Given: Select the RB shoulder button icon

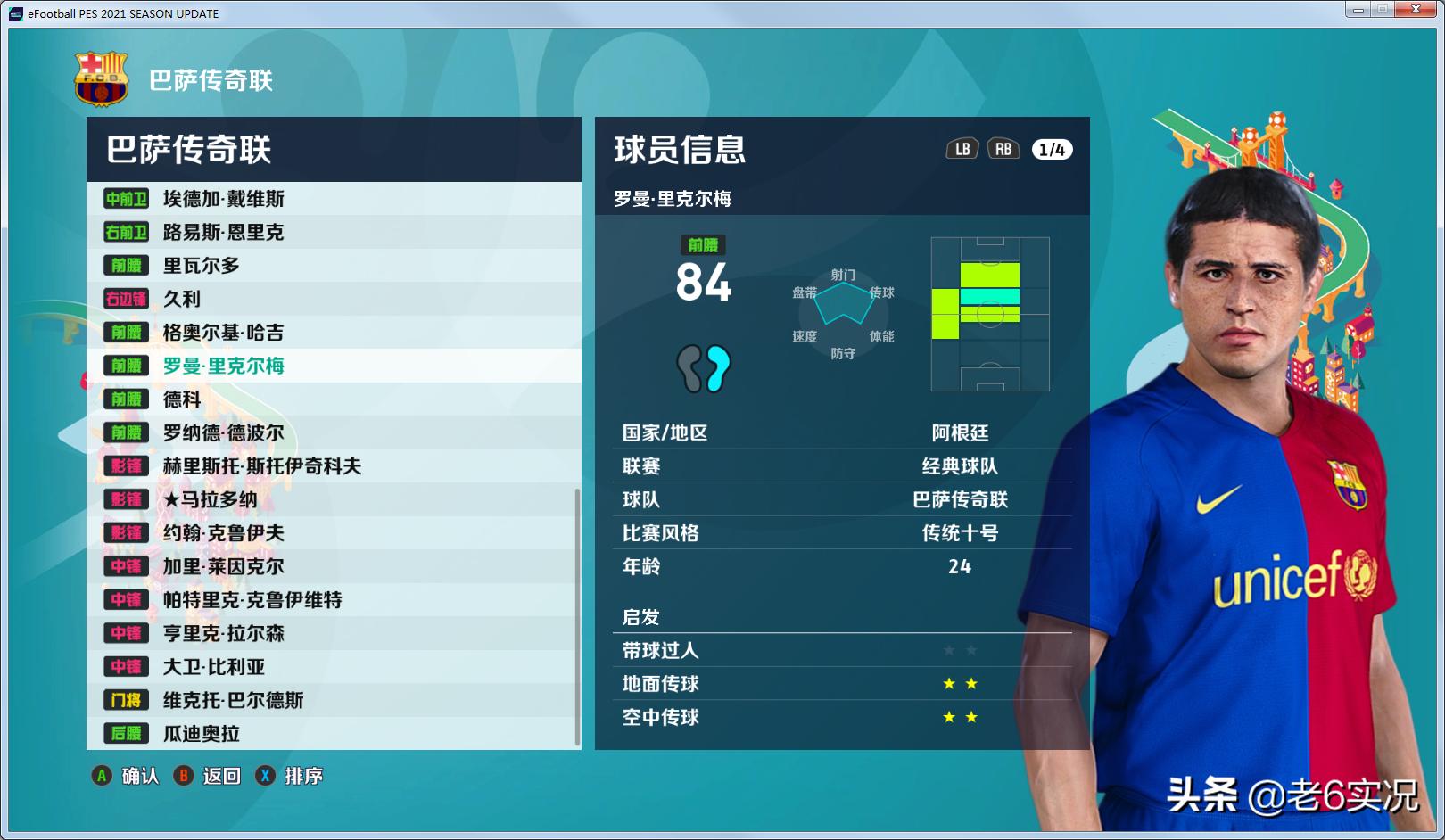Looking at the screenshot, I should click(x=1003, y=150).
